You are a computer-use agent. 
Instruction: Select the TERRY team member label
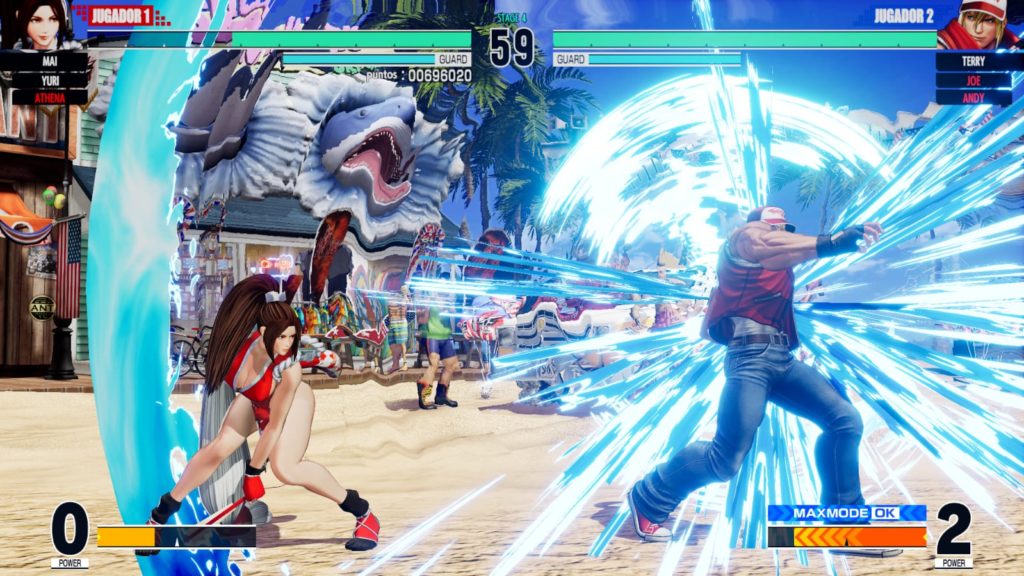click(x=973, y=61)
